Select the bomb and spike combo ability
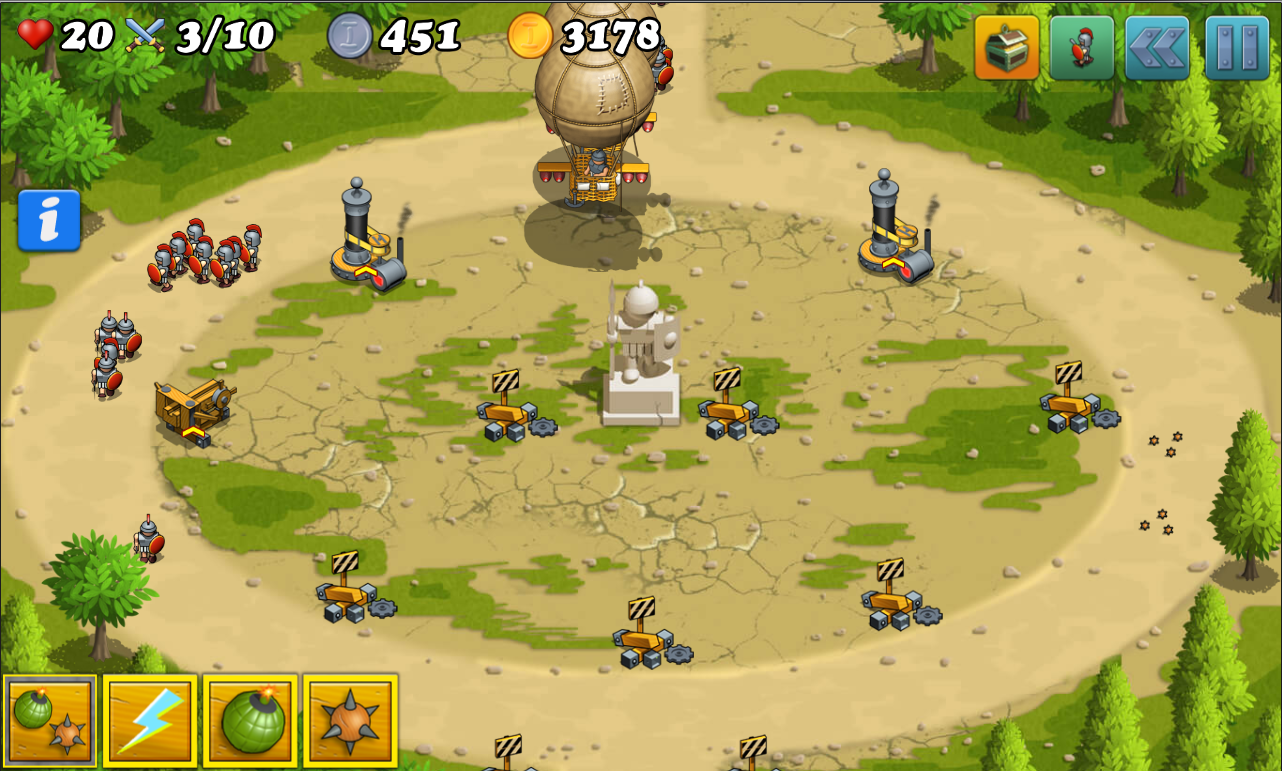The height and width of the screenshot is (771, 1282). coord(50,721)
